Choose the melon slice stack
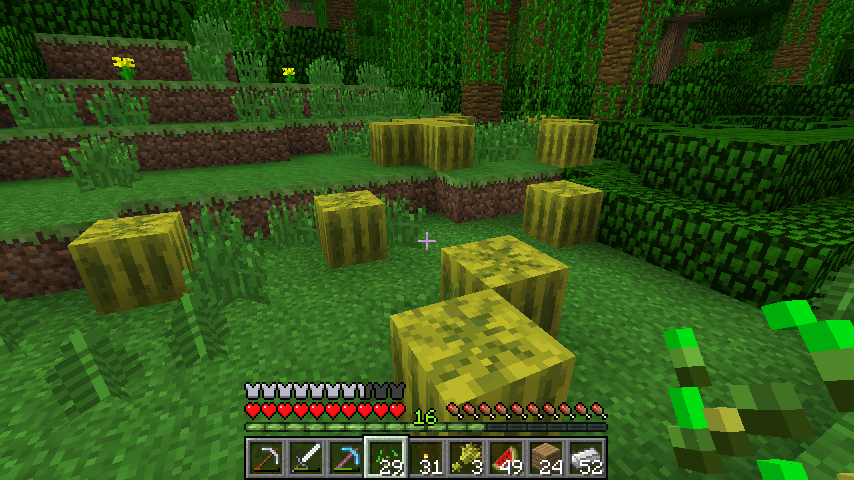 coord(506,458)
